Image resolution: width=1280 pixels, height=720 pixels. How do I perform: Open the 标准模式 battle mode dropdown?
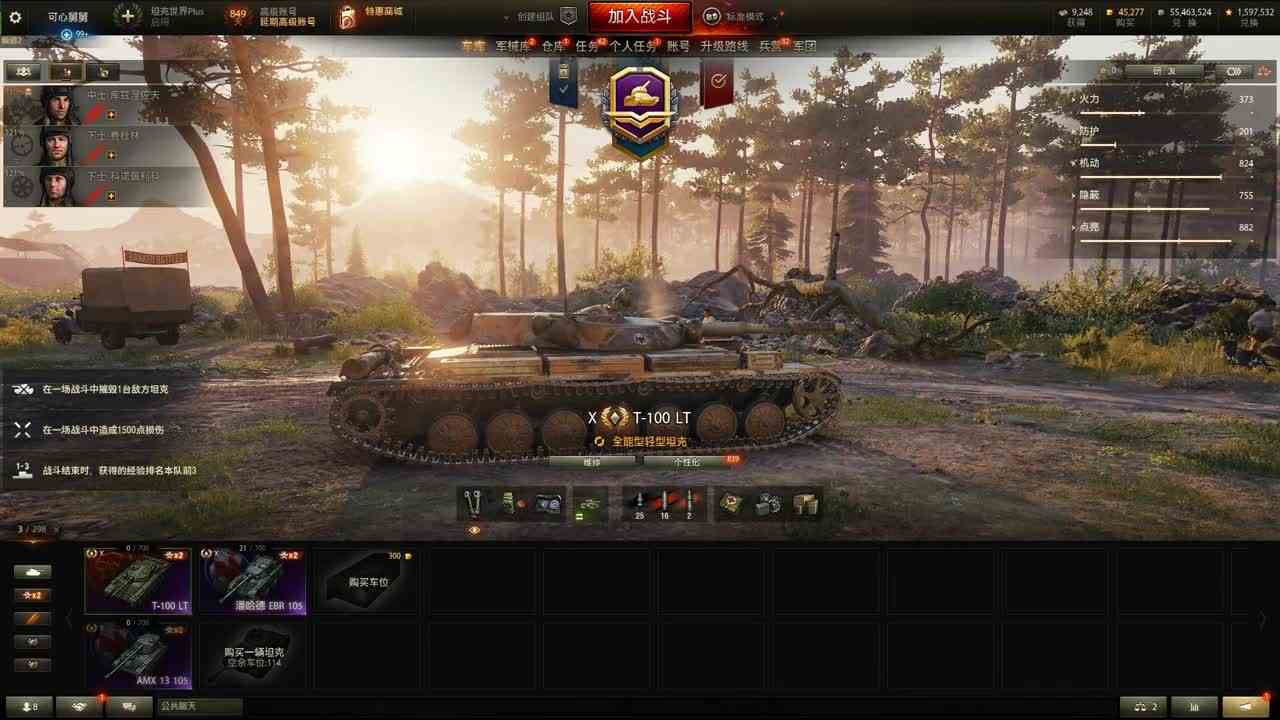tap(746, 16)
